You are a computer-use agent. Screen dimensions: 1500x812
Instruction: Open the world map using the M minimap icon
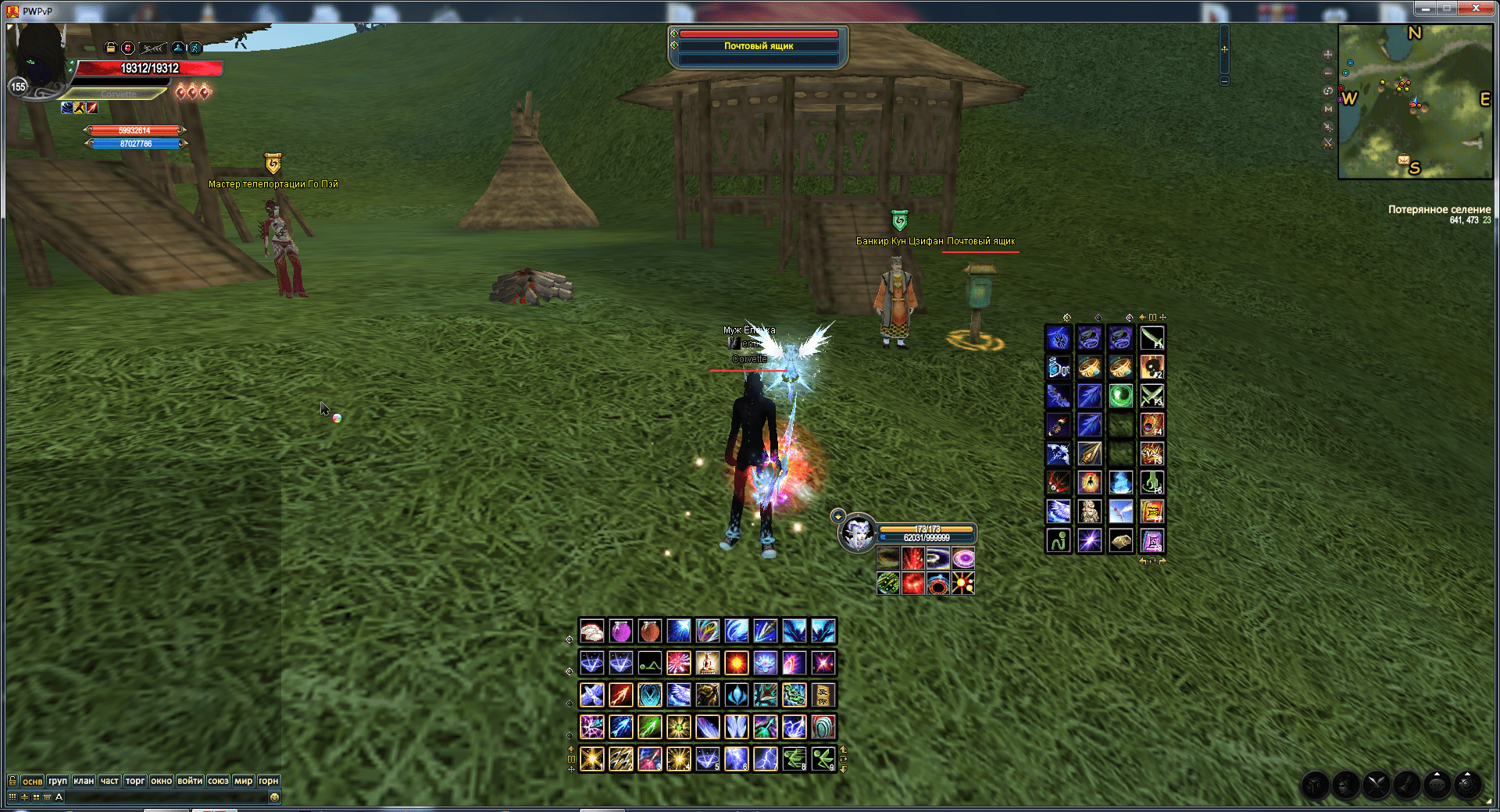pos(1328,109)
